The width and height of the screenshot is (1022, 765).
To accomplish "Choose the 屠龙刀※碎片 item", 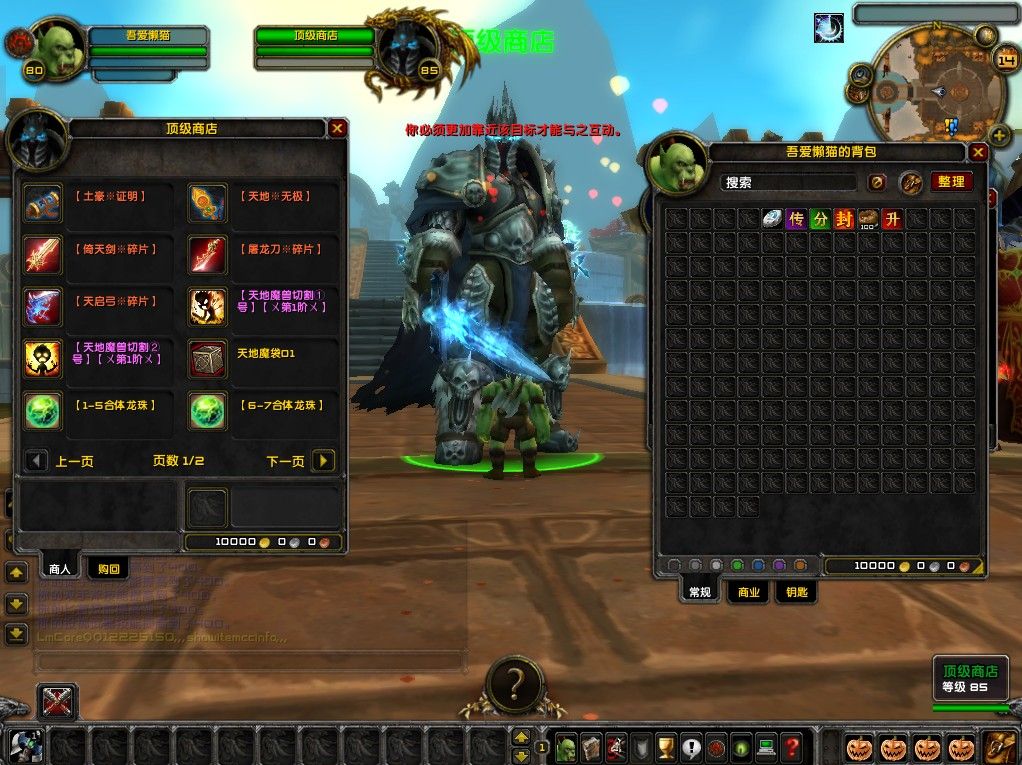I will click(x=208, y=255).
